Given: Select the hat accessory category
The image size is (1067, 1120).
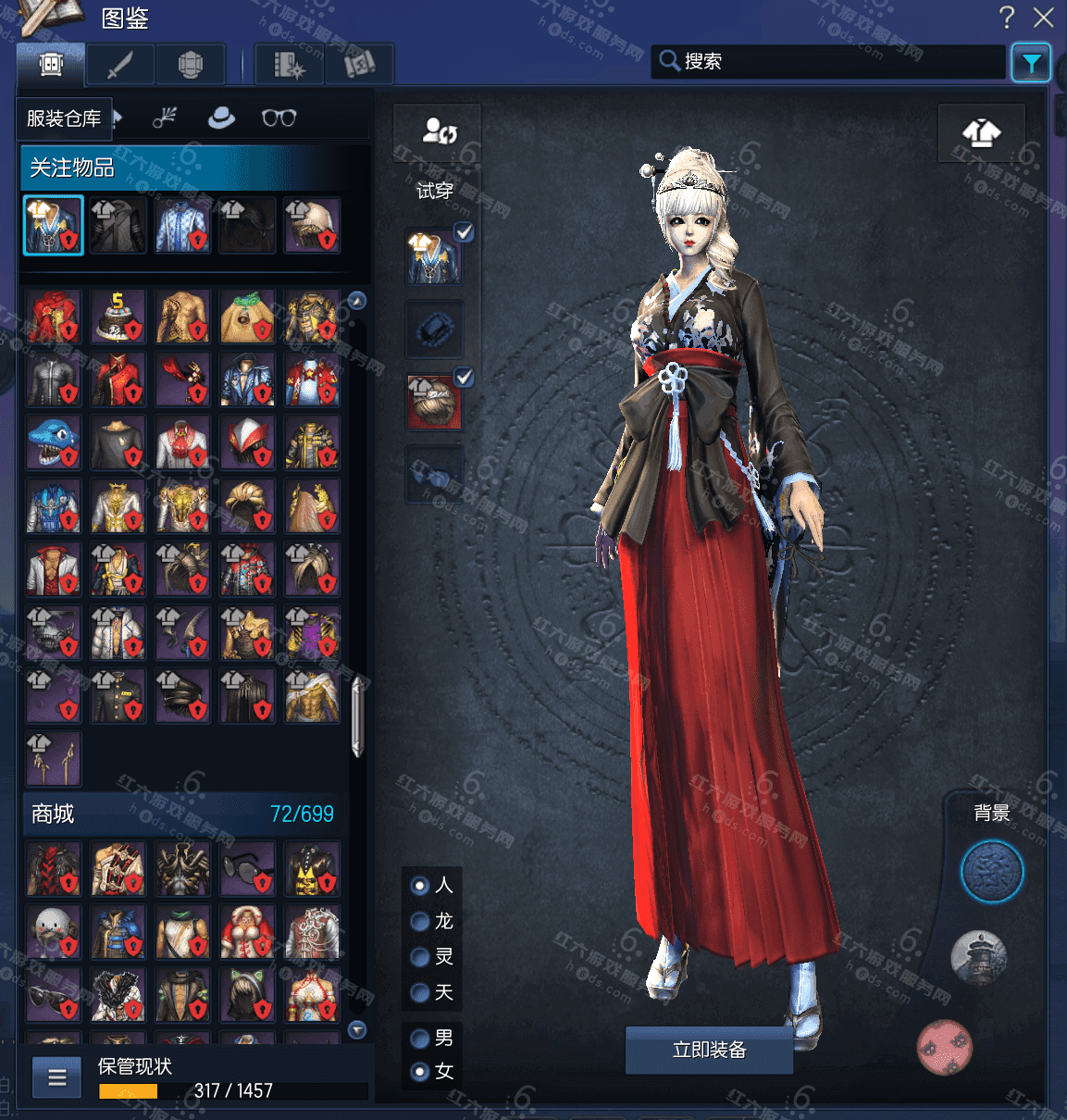Looking at the screenshot, I should pos(221,118).
